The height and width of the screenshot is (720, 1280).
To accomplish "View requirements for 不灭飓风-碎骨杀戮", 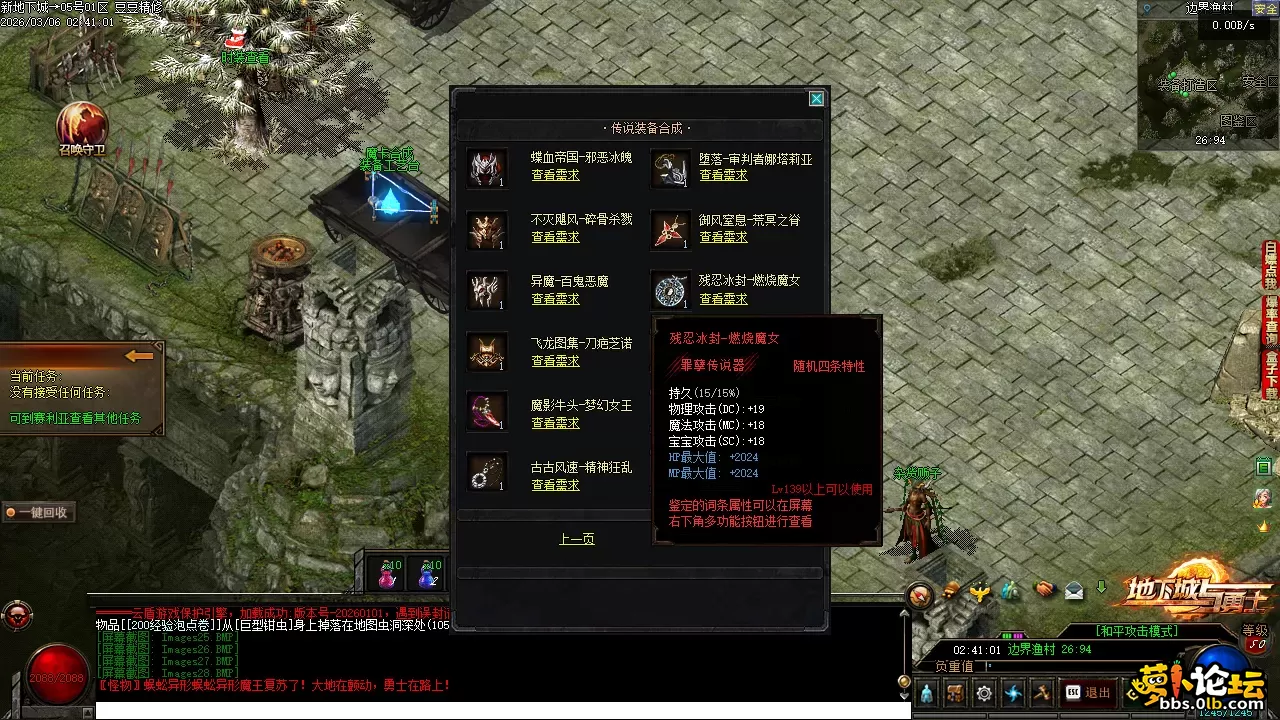I will click(x=555, y=237).
